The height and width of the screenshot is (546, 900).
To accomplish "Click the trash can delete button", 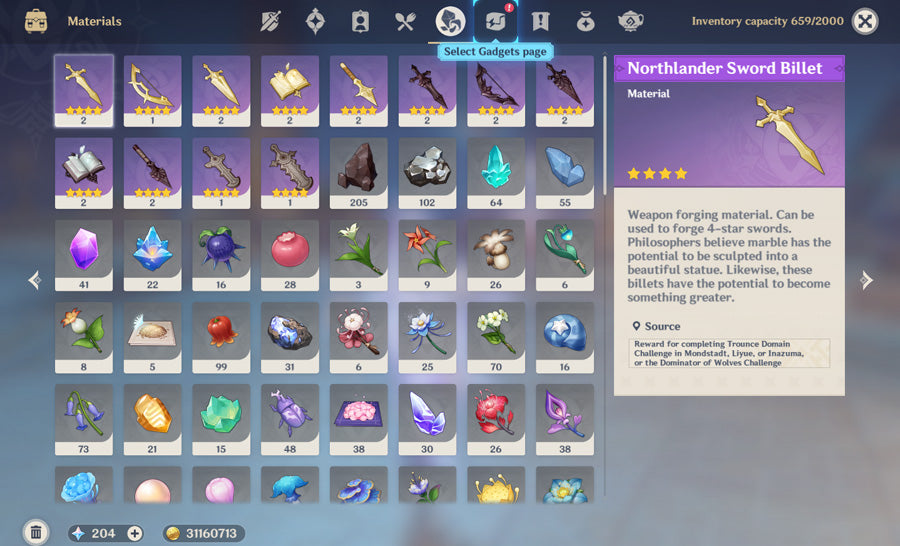I will (x=36, y=532).
